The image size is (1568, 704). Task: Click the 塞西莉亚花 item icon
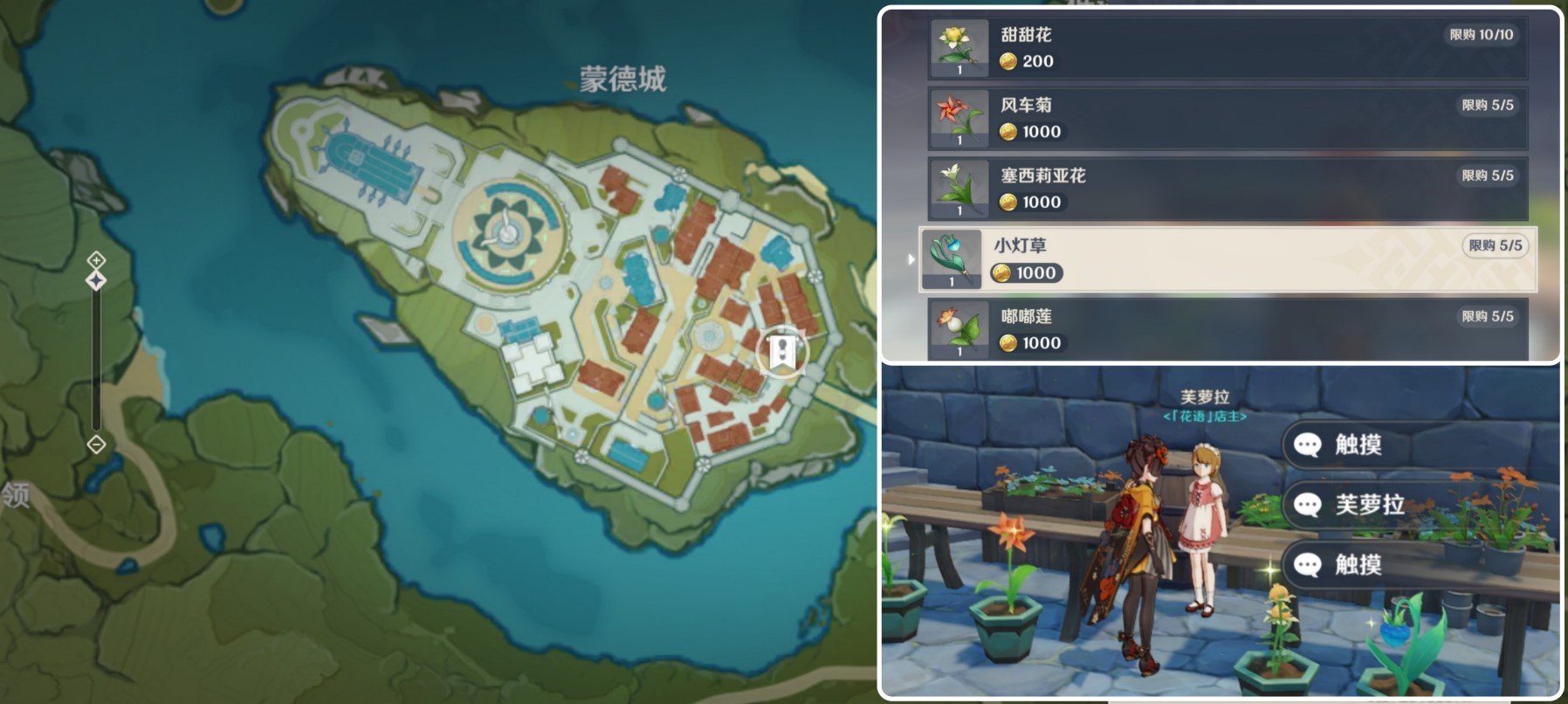click(x=958, y=189)
